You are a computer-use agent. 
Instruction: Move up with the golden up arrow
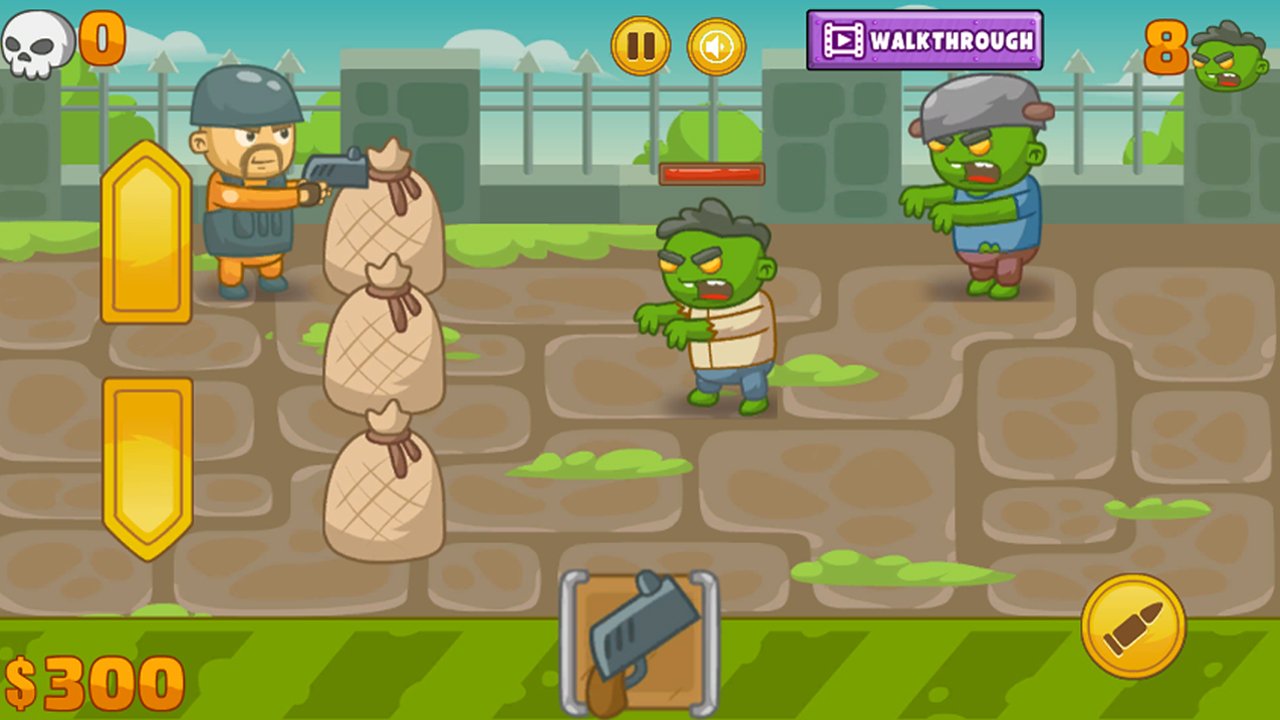click(x=146, y=232)
